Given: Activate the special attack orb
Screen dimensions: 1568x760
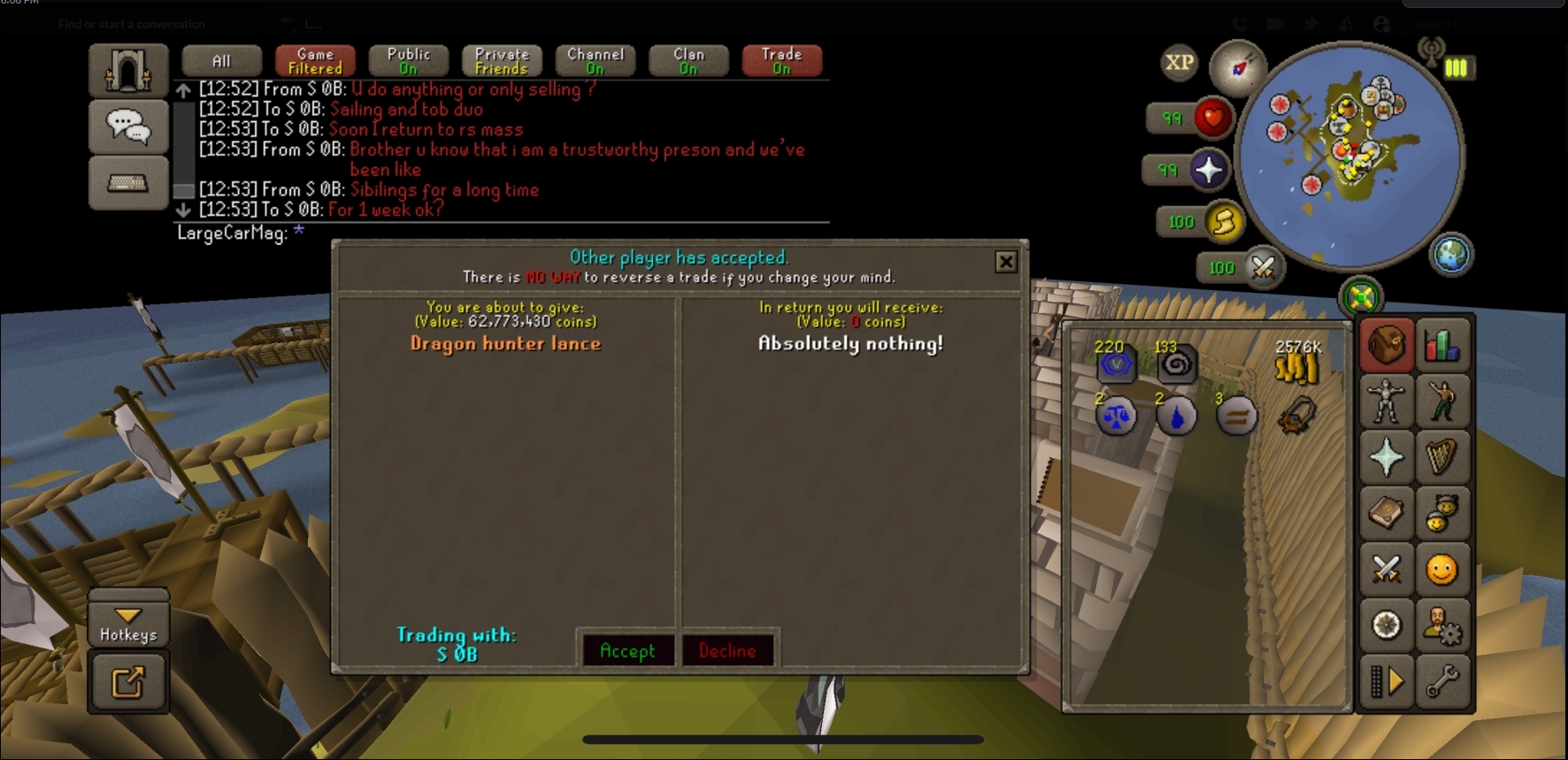Looking at the screenshot, I should click(x=1263, y=267).
